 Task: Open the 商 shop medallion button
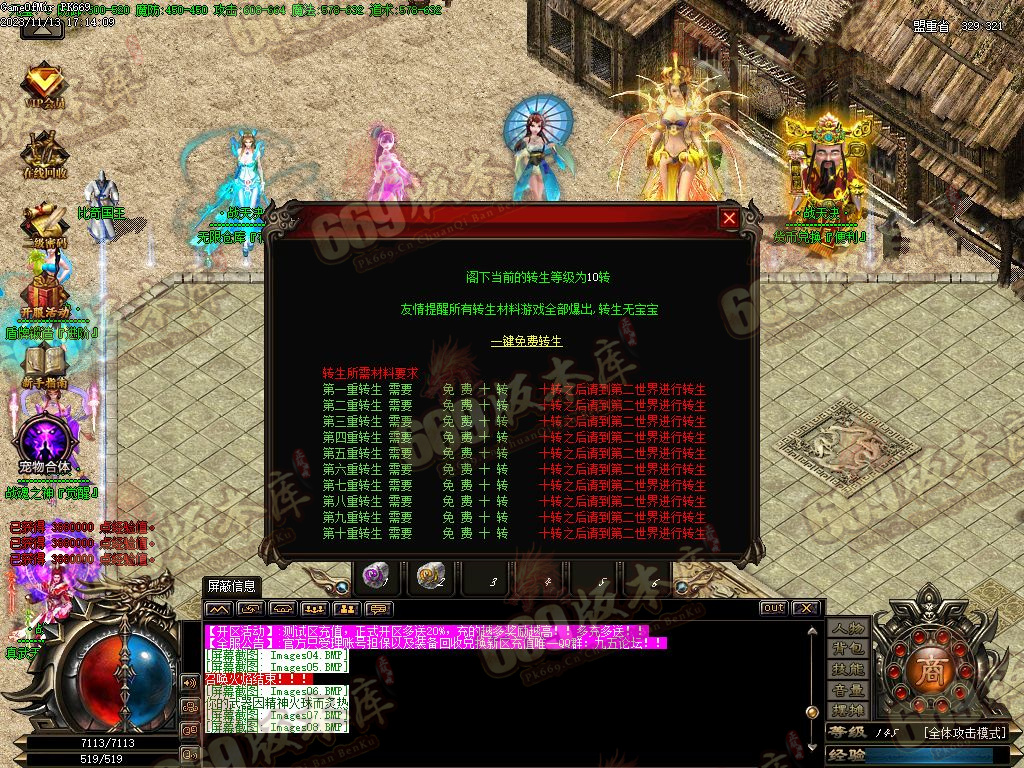point(931,668)
